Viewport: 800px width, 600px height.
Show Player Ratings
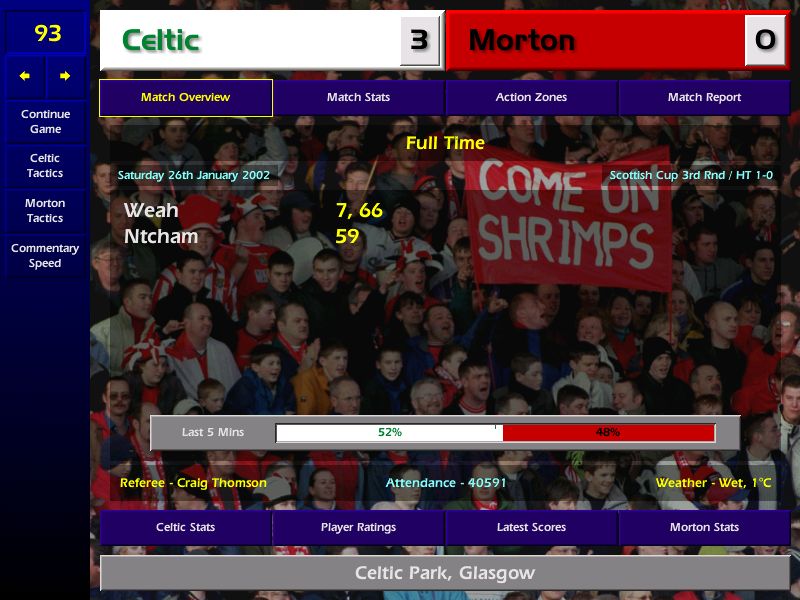358,527
